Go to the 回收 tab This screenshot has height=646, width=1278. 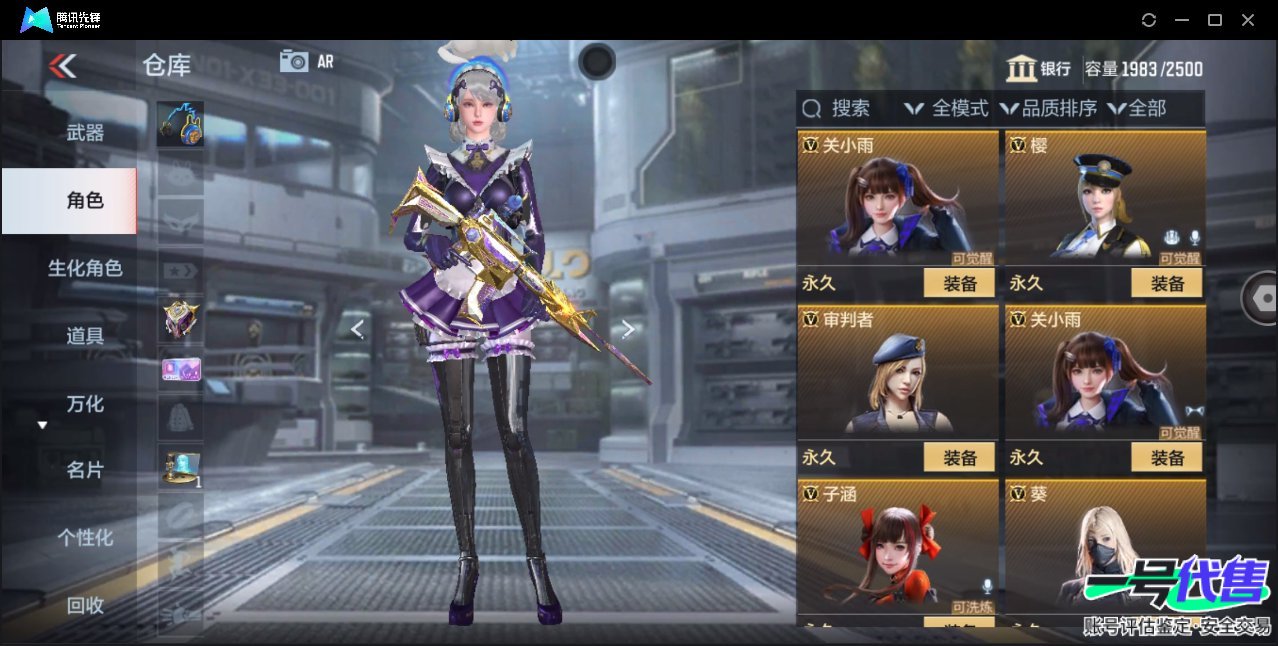tap(85, 605)
